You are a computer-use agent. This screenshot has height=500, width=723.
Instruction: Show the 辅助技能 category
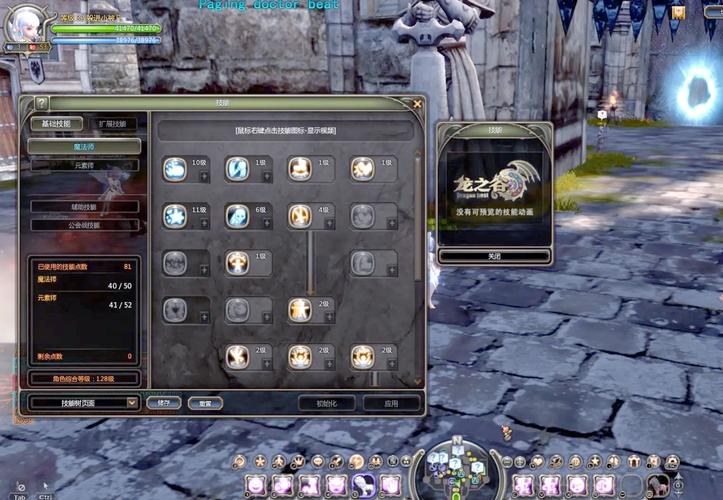(84, 207)
